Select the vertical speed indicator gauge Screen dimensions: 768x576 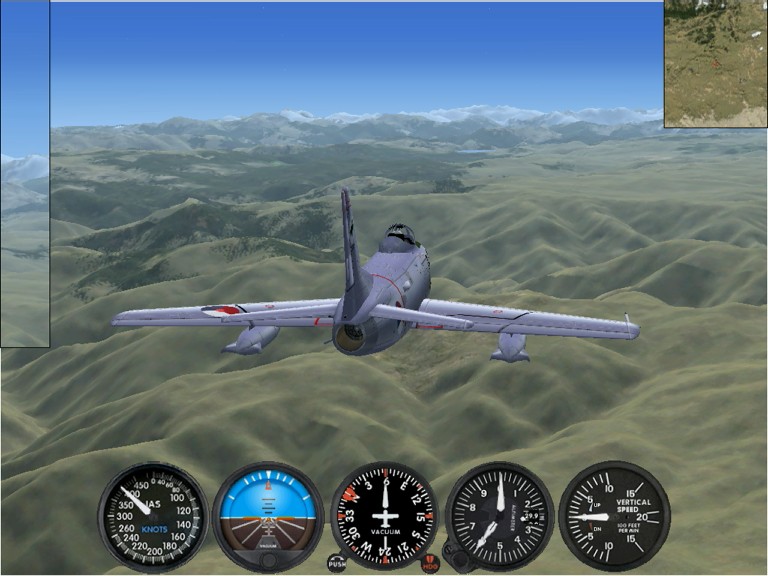(613, 516)
